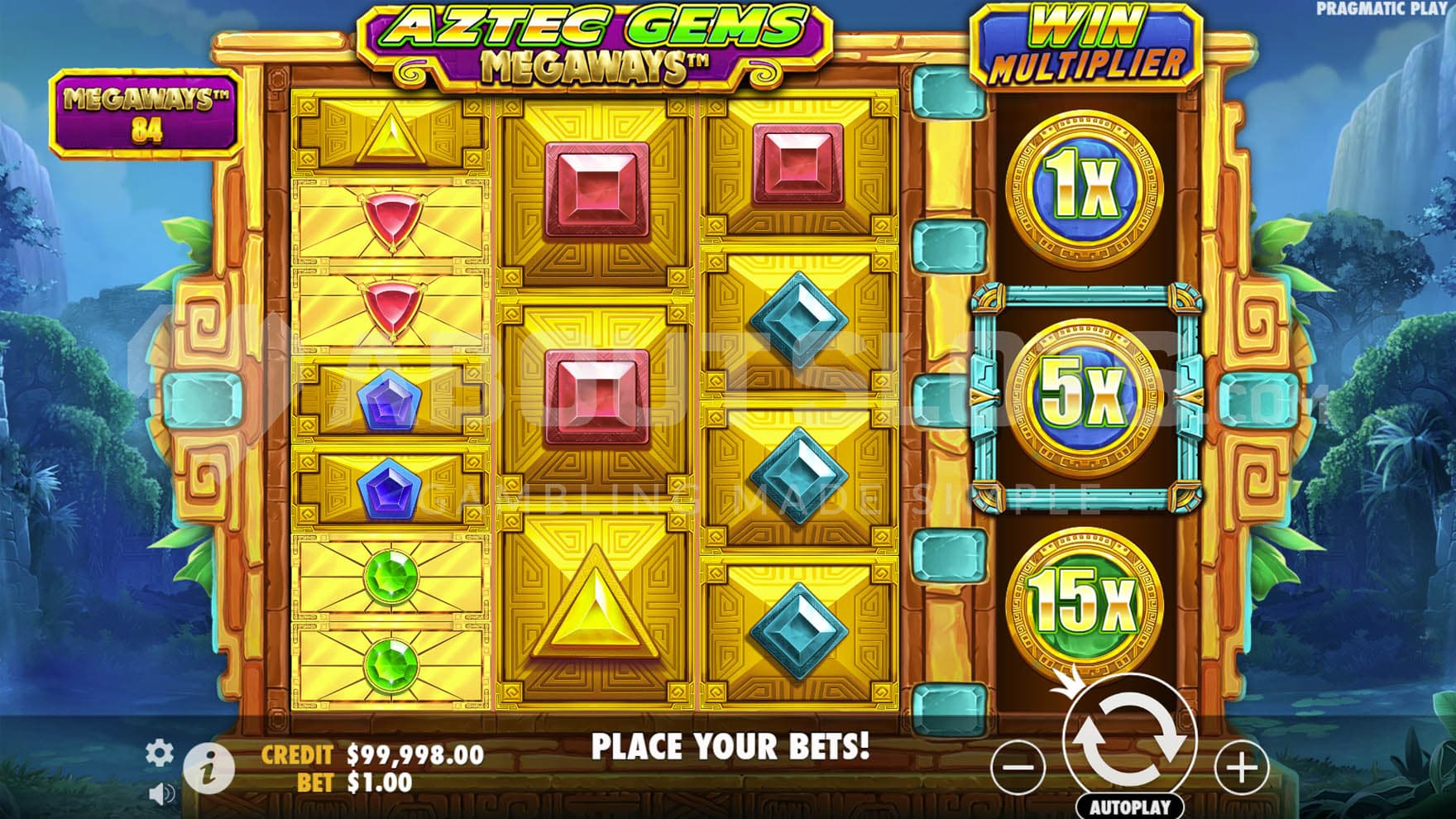Screen dimensions: 1456x819
Task: Toggle the sound speaker icon
Action: [x=161, y=795]
